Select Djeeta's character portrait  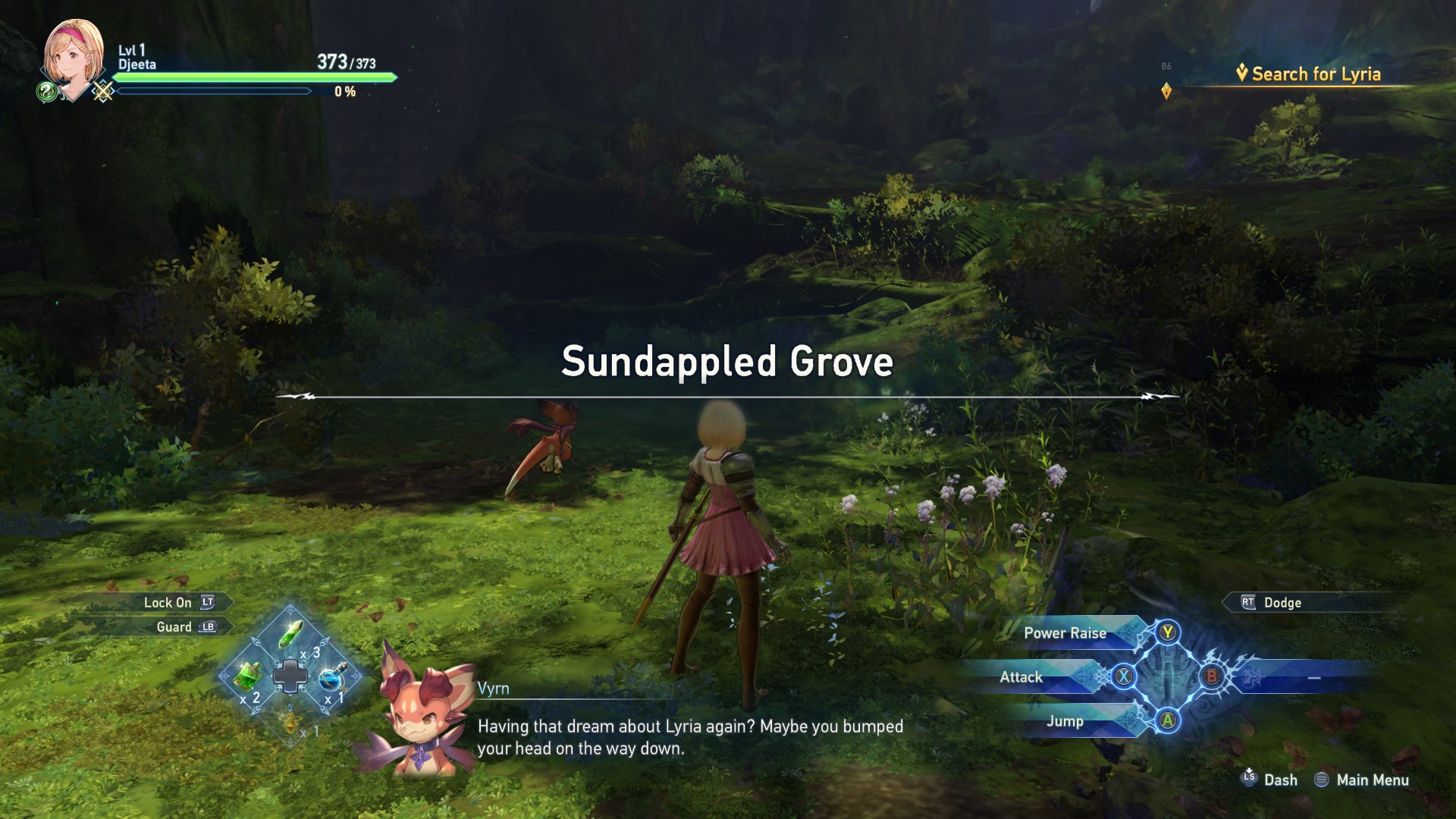74,57
